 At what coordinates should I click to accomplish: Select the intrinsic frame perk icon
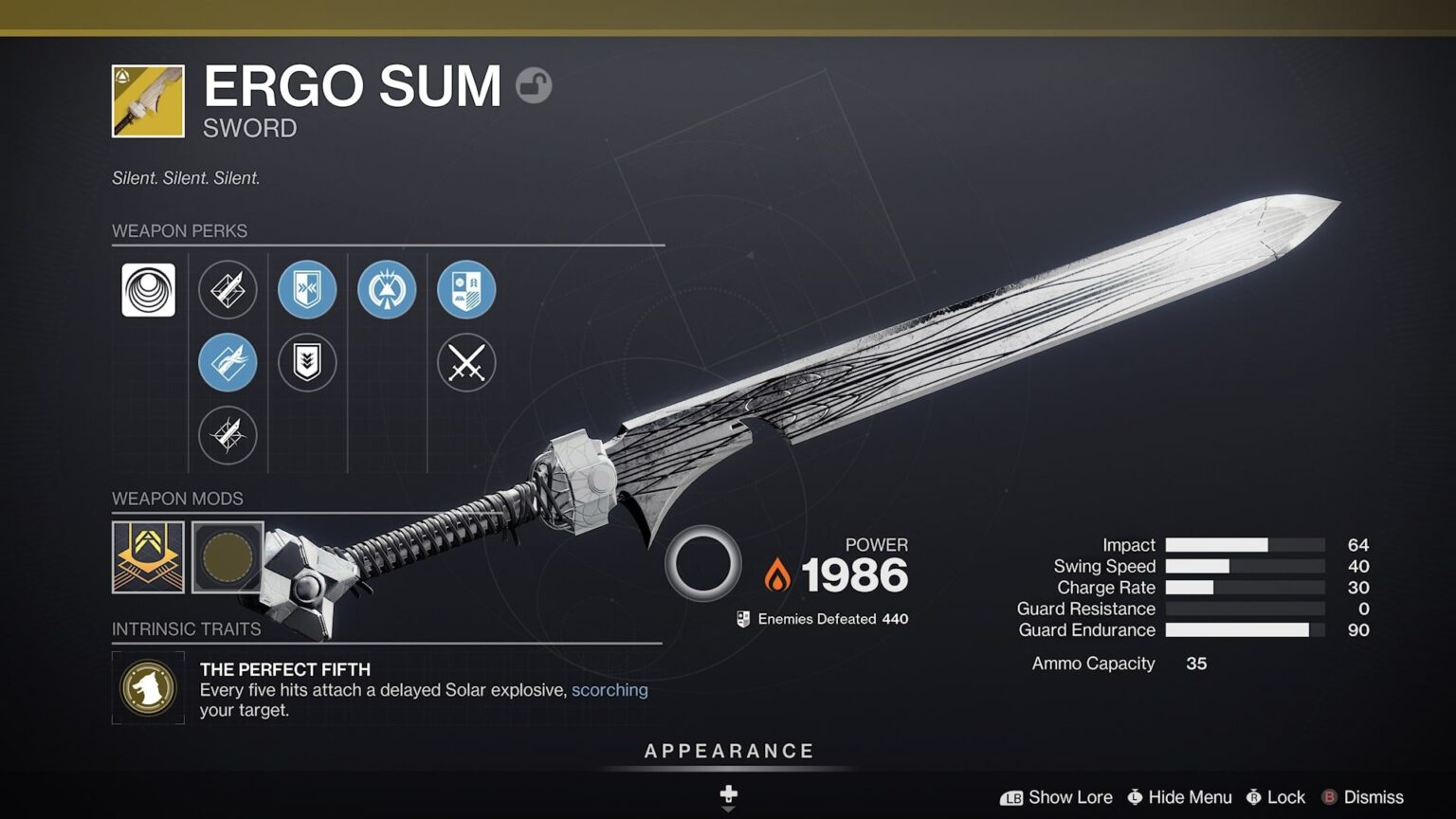[147, 291]
